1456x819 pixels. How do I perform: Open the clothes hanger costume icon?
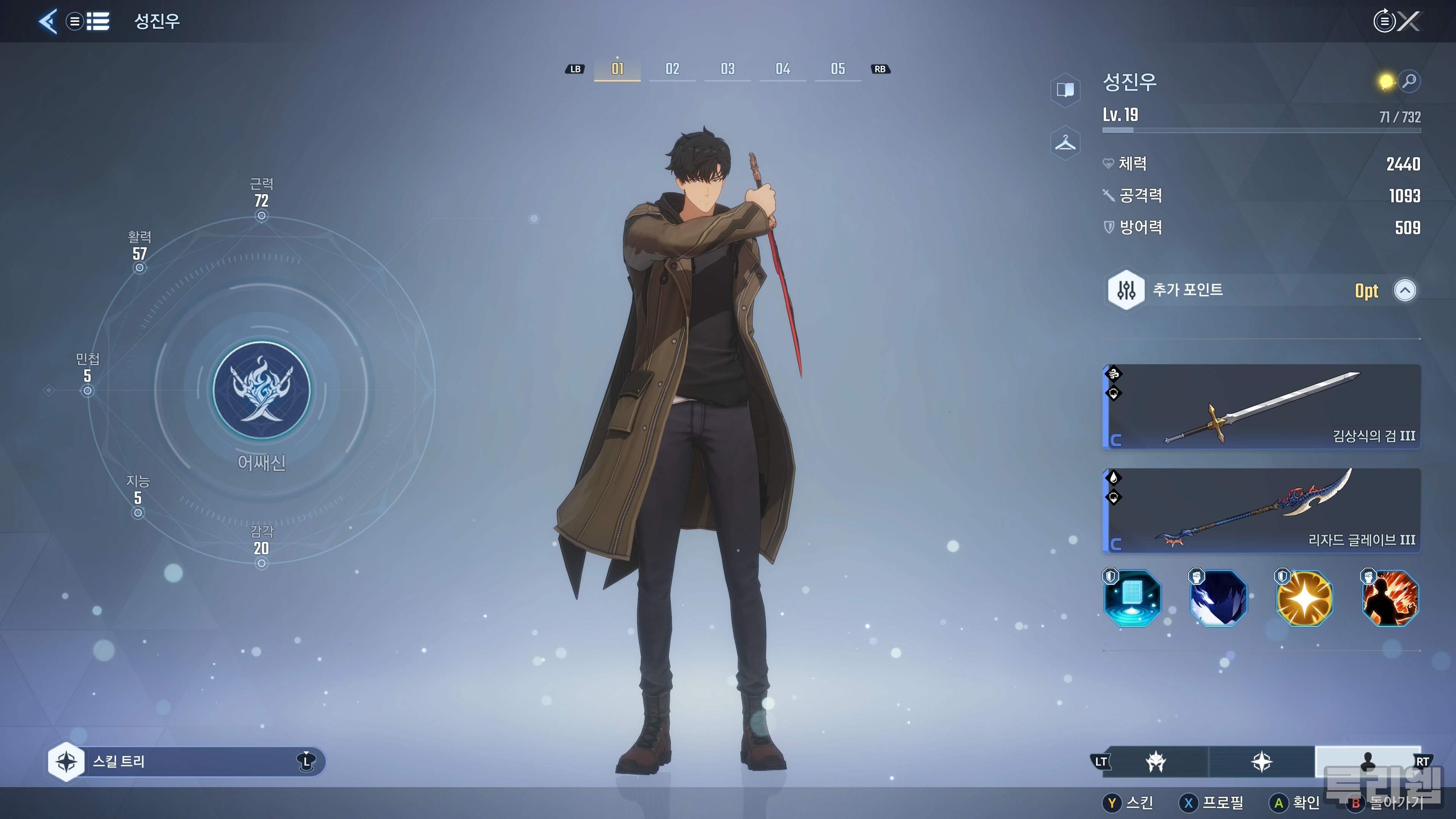tap(1065, 143)
